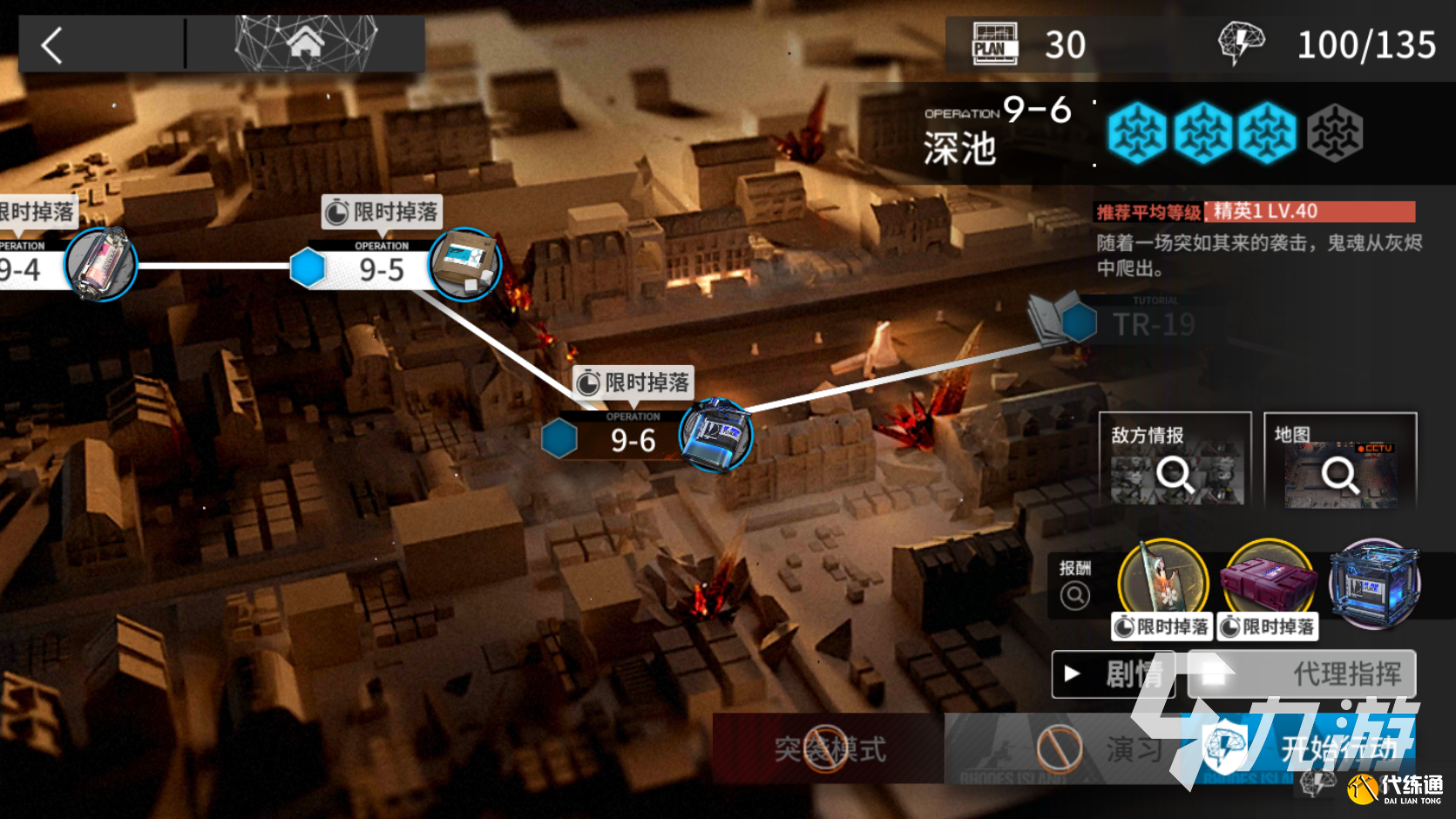Inspect the purple chest reward item
1456x819 pixels.
pyautogui.click(x=1269, y=579)
